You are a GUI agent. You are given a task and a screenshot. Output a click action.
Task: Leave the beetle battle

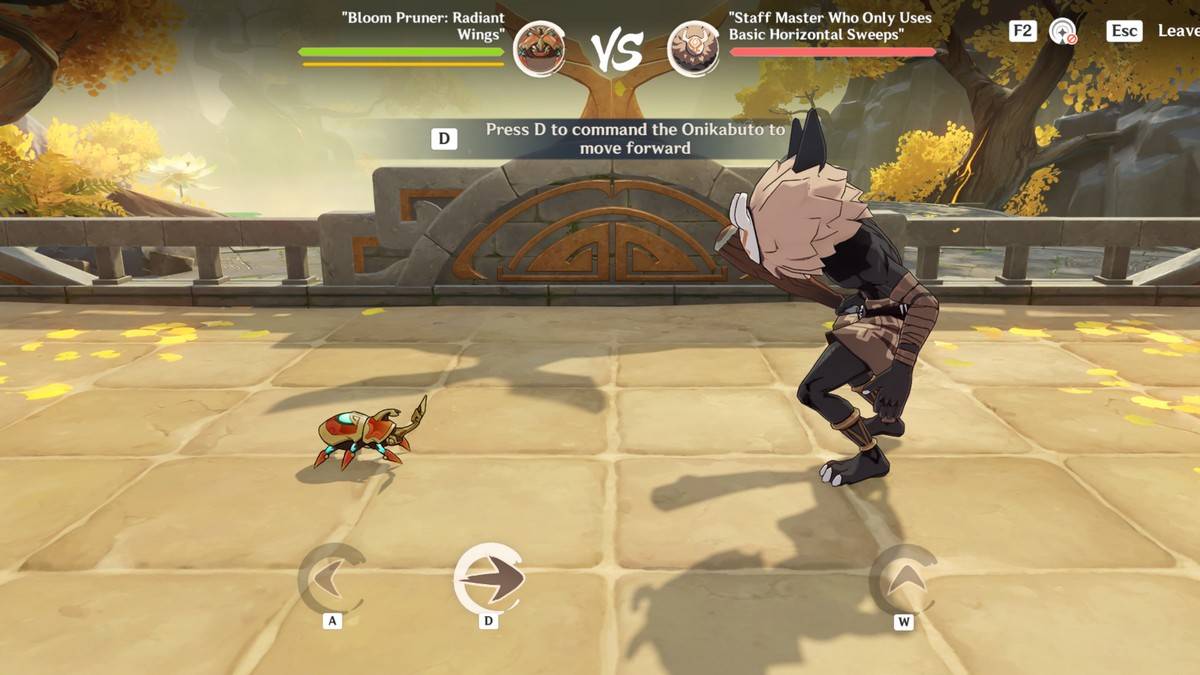coord(1177,31)
